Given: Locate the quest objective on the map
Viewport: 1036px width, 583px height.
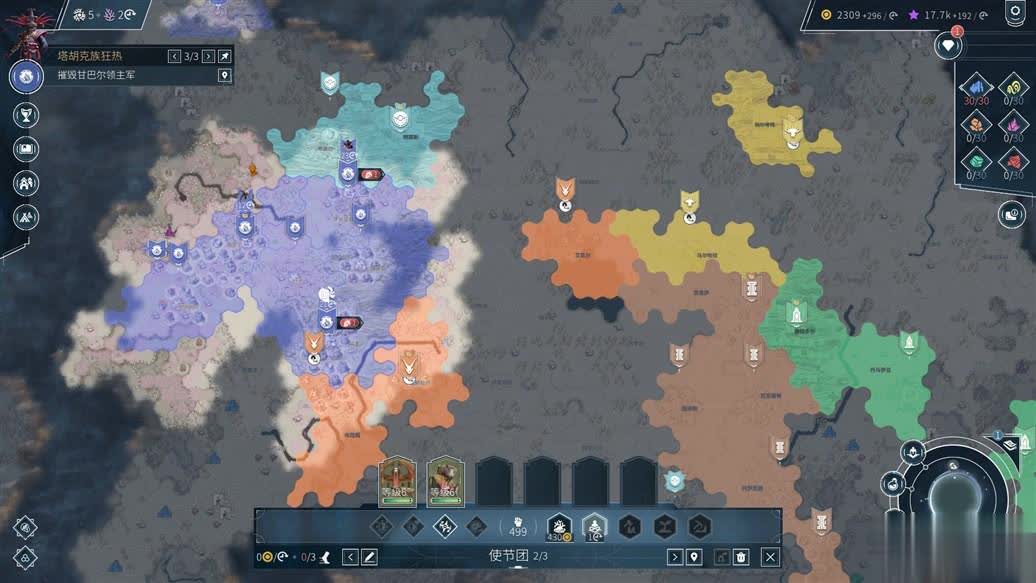Looking at the screenshot, I should pyautogui.click(x=225, y=75).
